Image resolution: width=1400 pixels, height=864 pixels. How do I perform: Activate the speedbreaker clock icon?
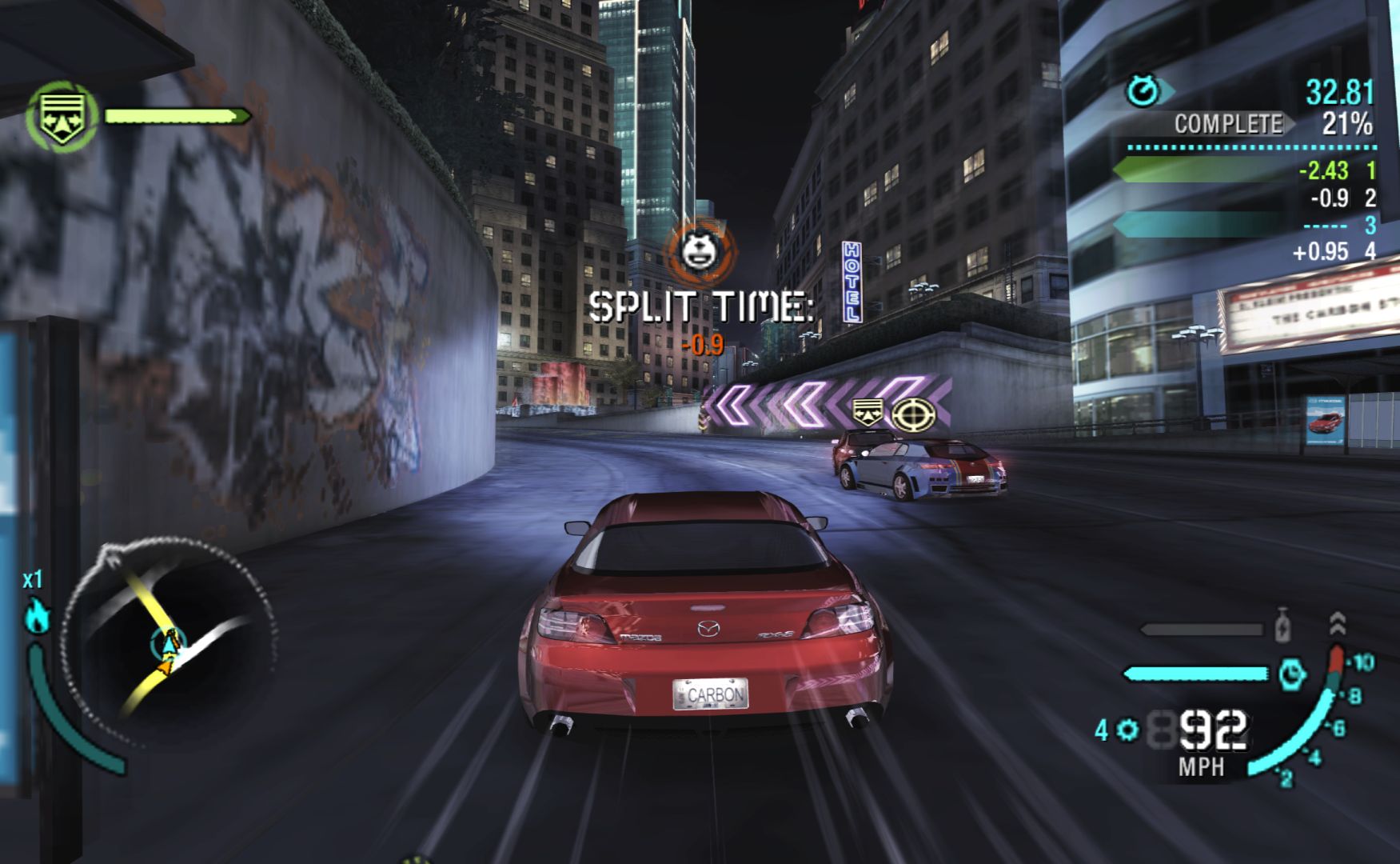[1292, 675]
